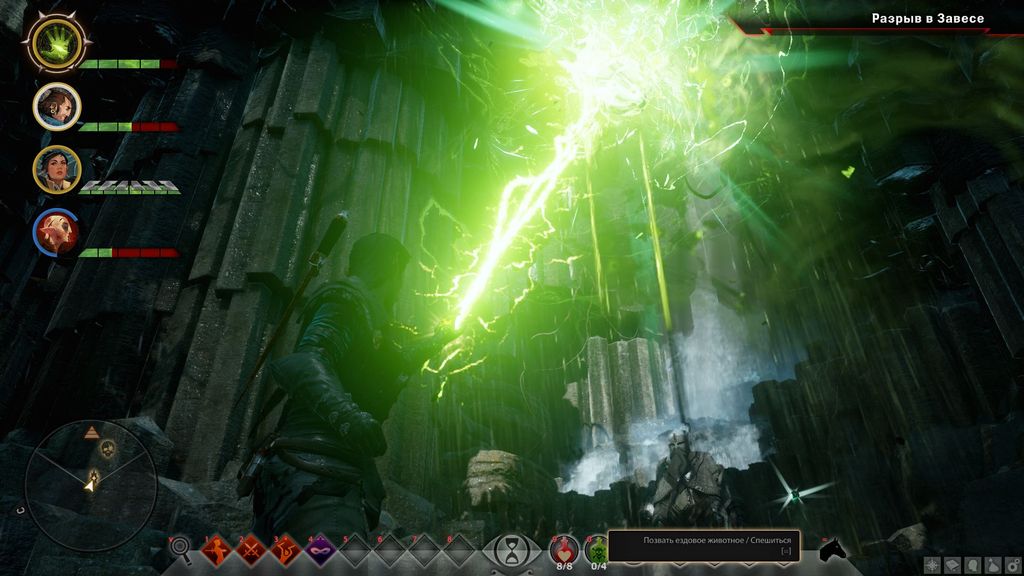The height and width of the screenshot is (576, 1024).
Task: Open the inventory pouch icon
Action: pyautogui.click(x=992, y=565)
